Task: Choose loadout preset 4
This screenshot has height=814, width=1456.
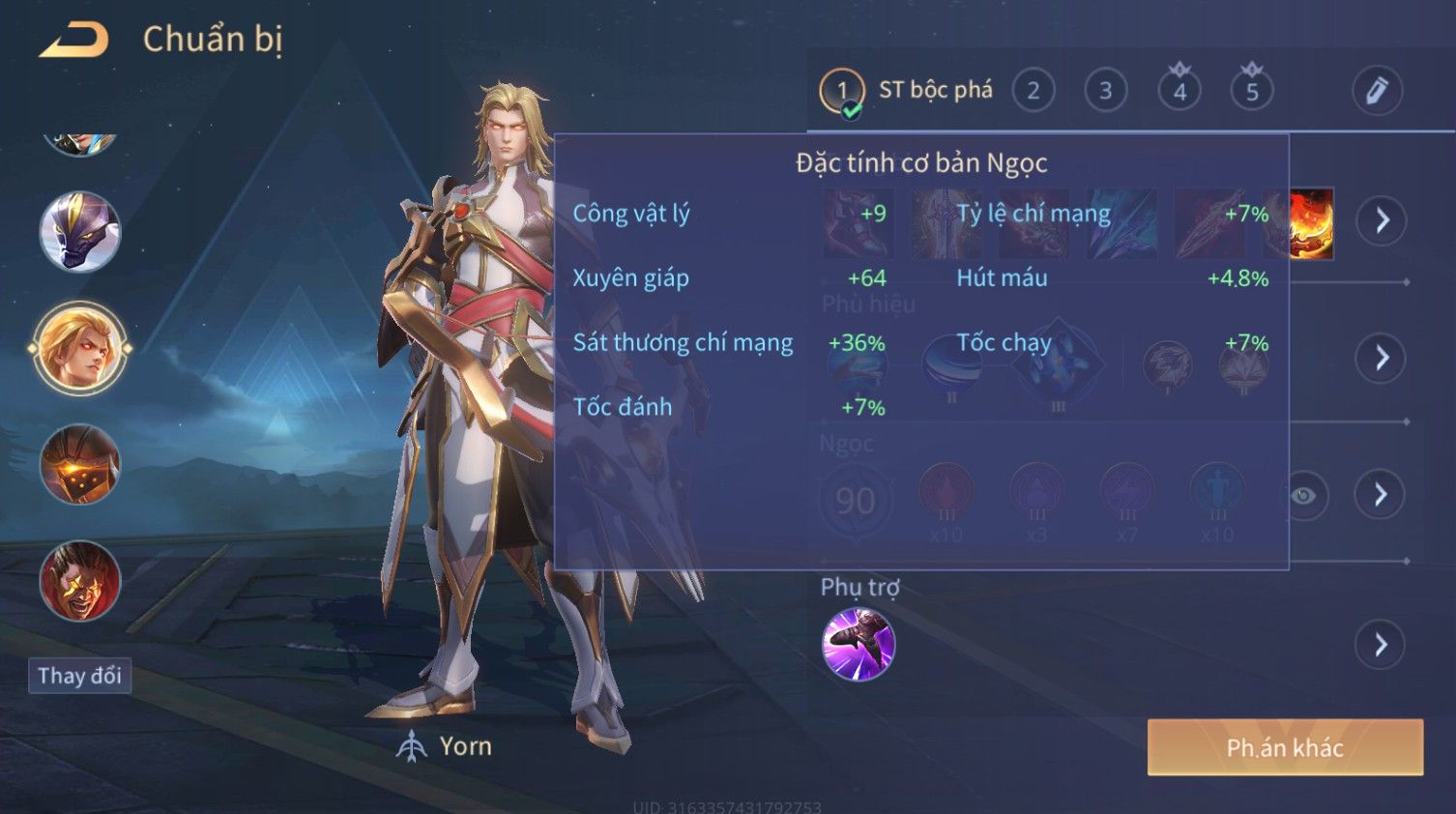Action: point(1179,91)
